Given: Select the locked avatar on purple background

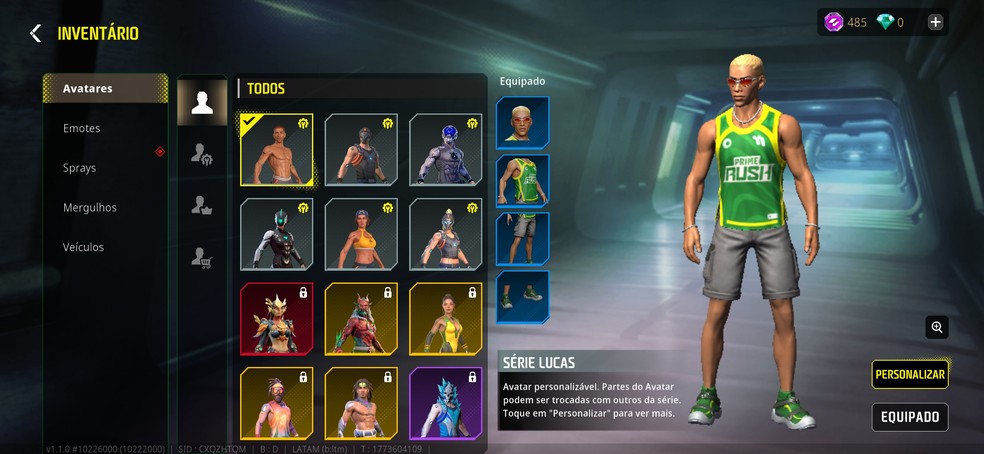Looking at the screenshot, I should [x=445, y=403].
